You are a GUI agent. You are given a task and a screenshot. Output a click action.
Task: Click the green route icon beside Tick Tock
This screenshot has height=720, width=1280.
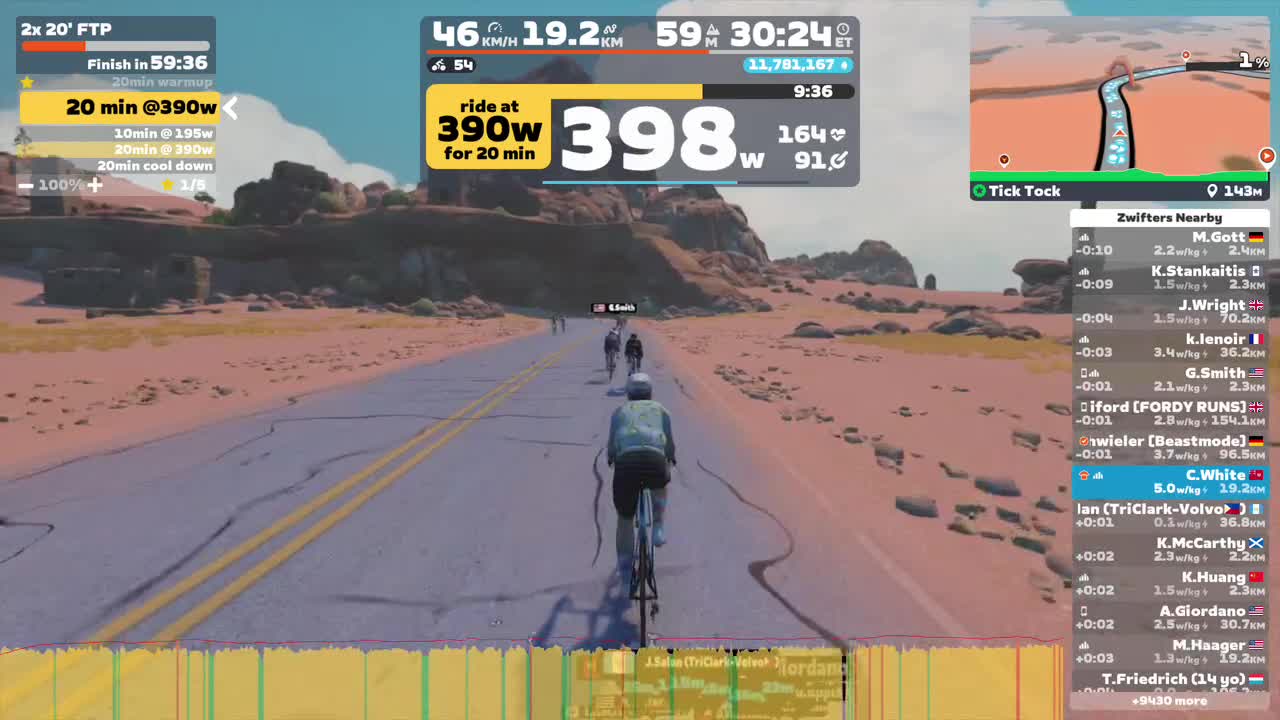coord(979,190)
